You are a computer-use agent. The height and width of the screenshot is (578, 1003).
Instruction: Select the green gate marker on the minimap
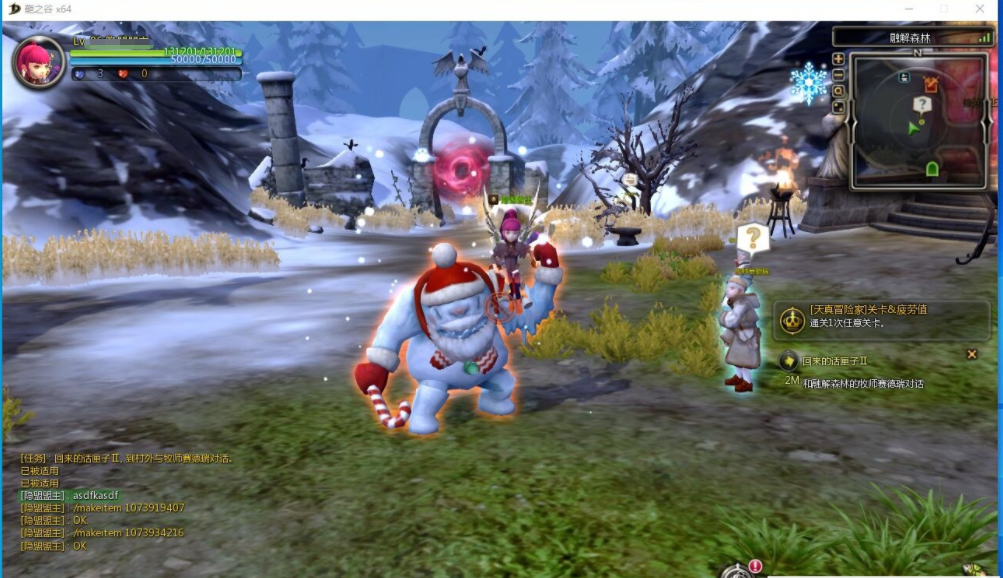932,169
